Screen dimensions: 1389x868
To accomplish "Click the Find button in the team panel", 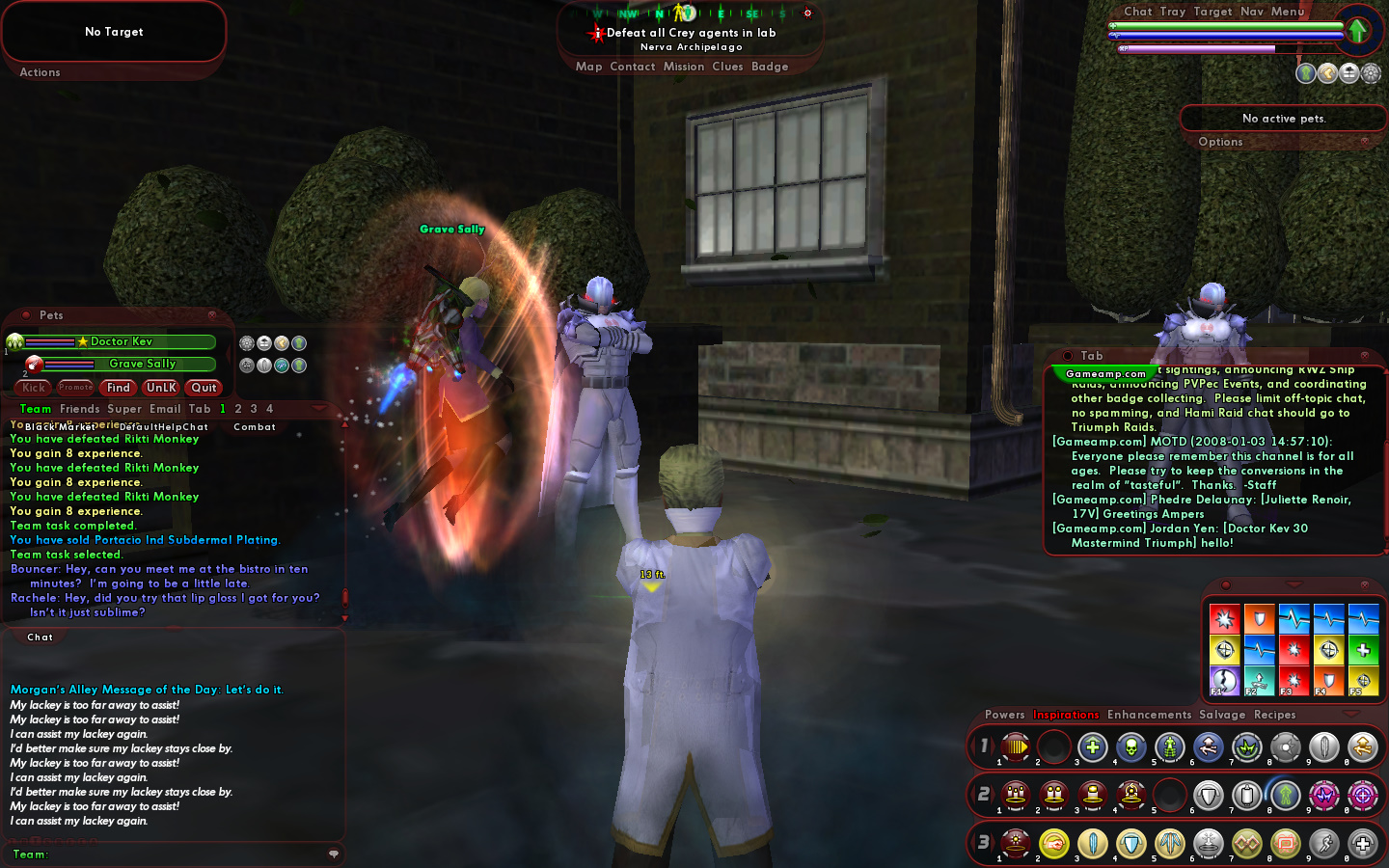I will (x=119, y=388).
